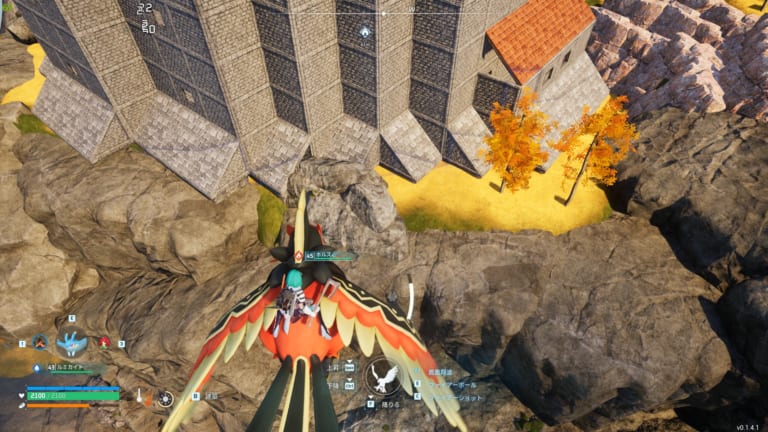Switch to the next red pal icon
This screenshot has width=768, height=432.
tap(104, 342)
